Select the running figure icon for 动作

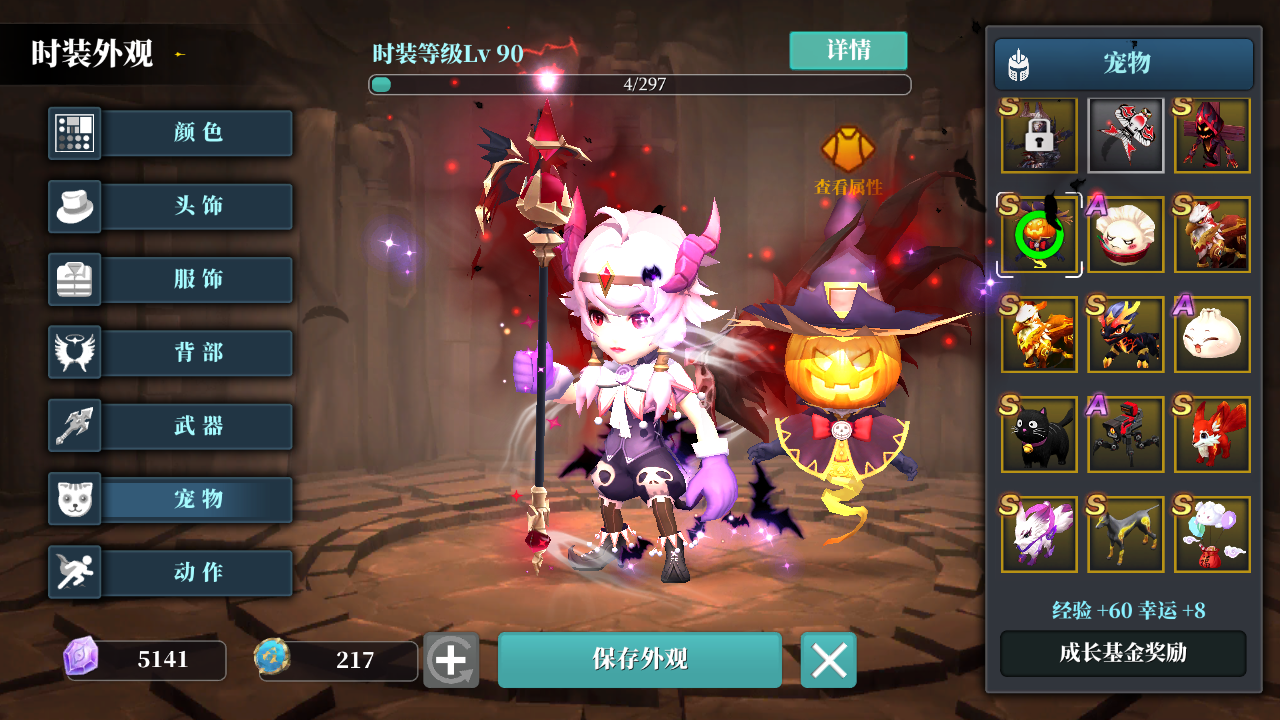(x=73, y=572)
